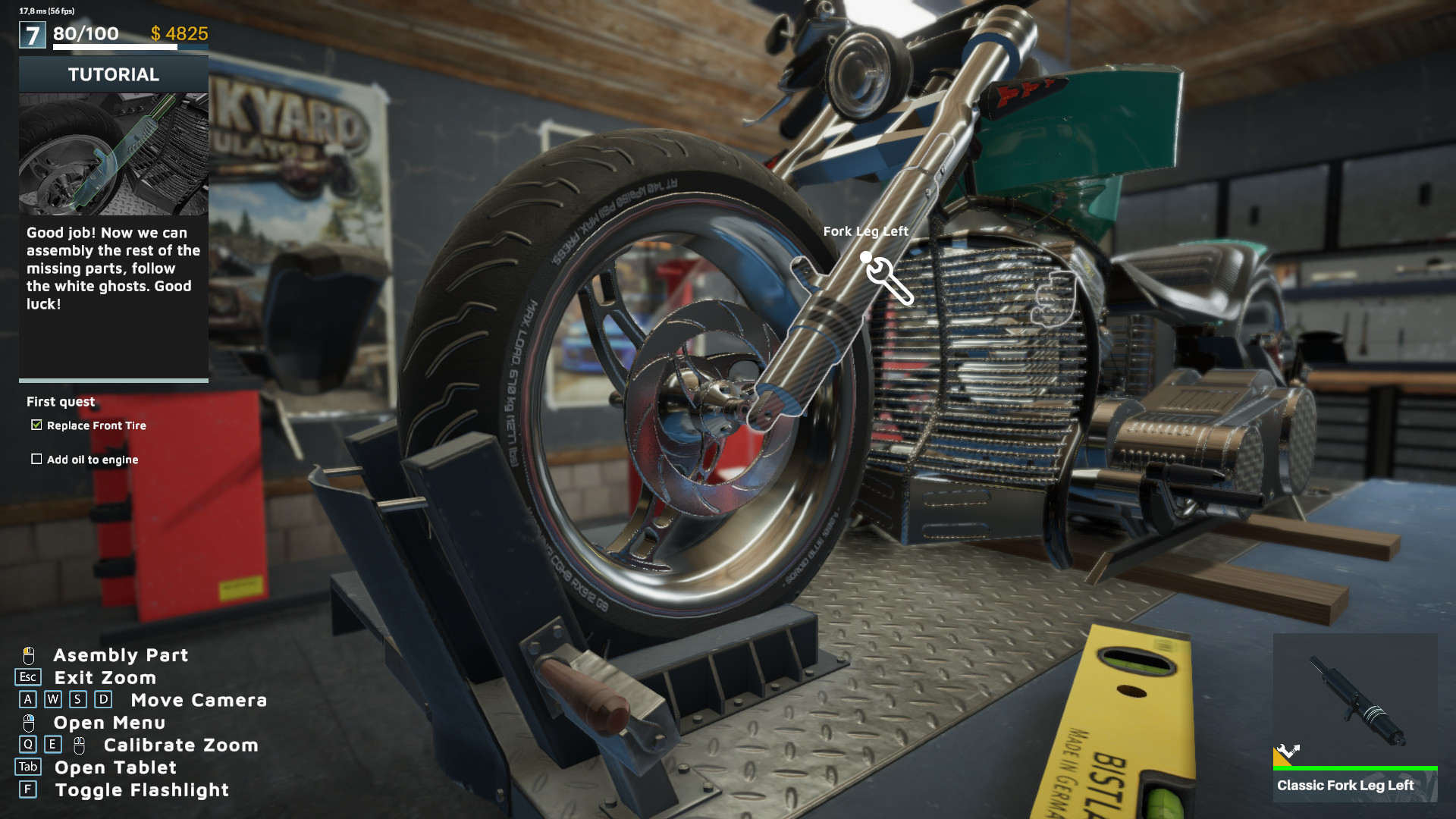Uncheck the Replace Front Tire task
This screenshot has width=1456, height=819.
[x=36, y=425]
